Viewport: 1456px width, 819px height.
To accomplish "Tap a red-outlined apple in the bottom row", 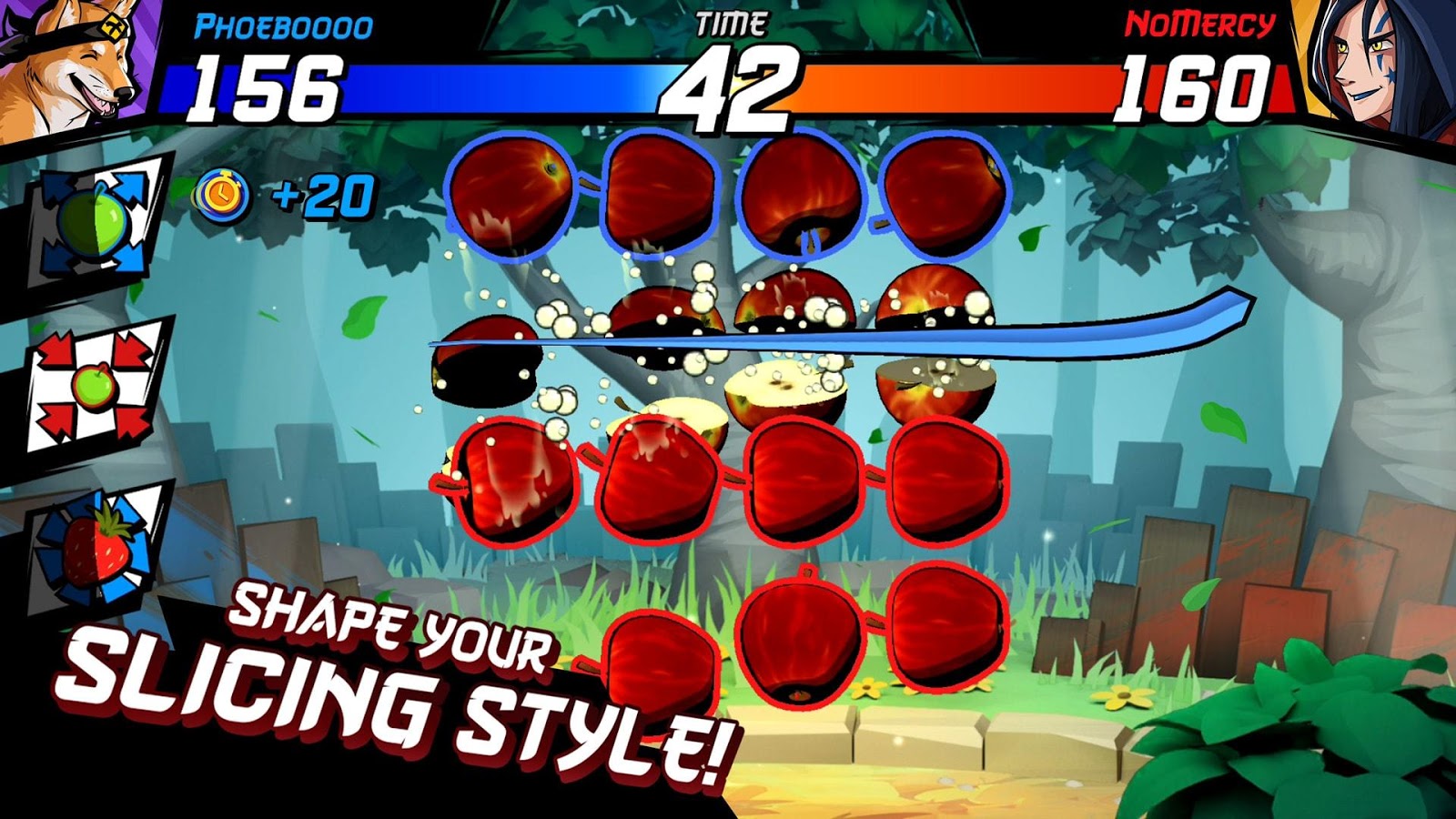I will [801, 655].
